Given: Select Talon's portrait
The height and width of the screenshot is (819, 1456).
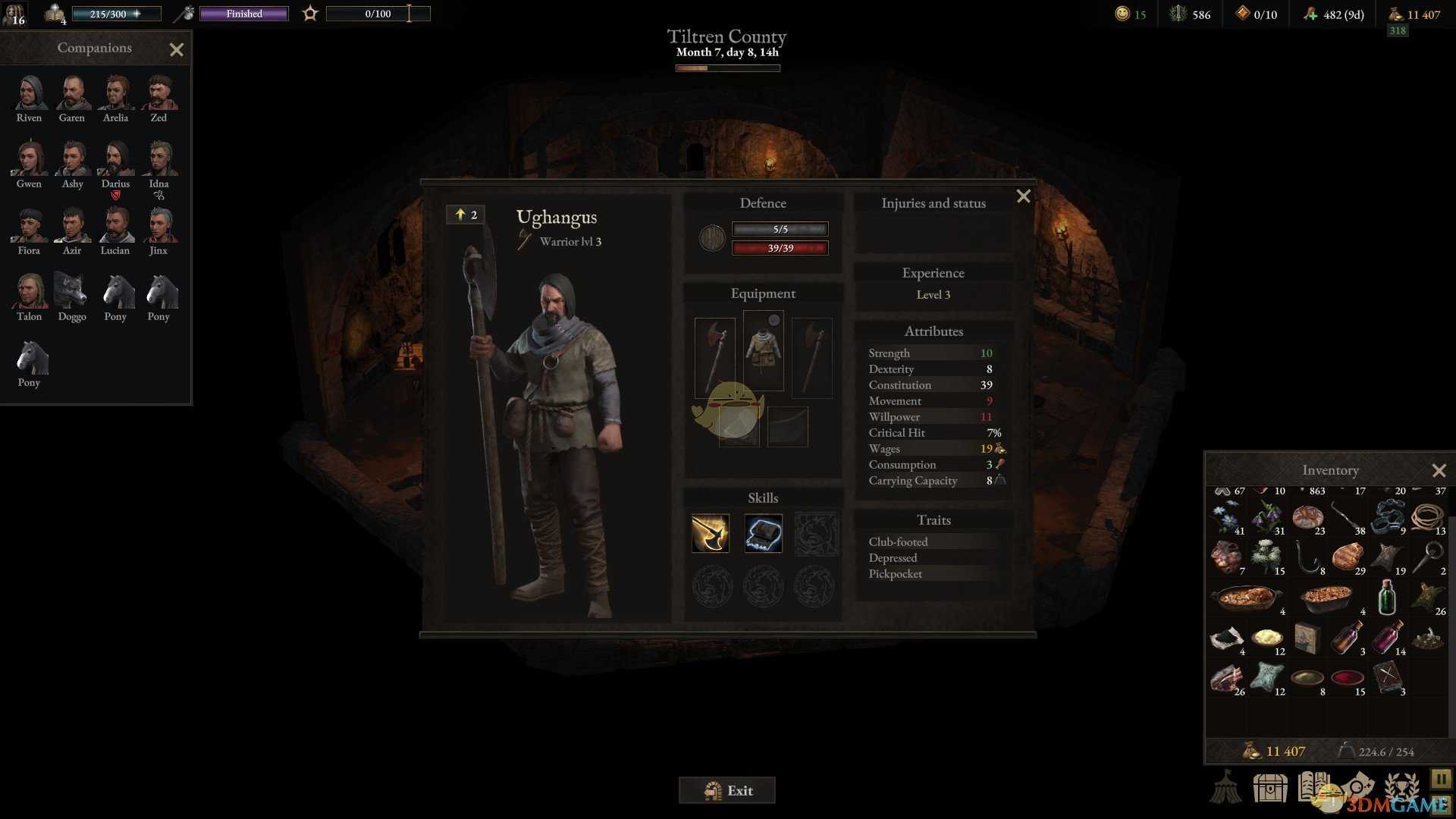Looking at the screenshot, I should (30, 293).
